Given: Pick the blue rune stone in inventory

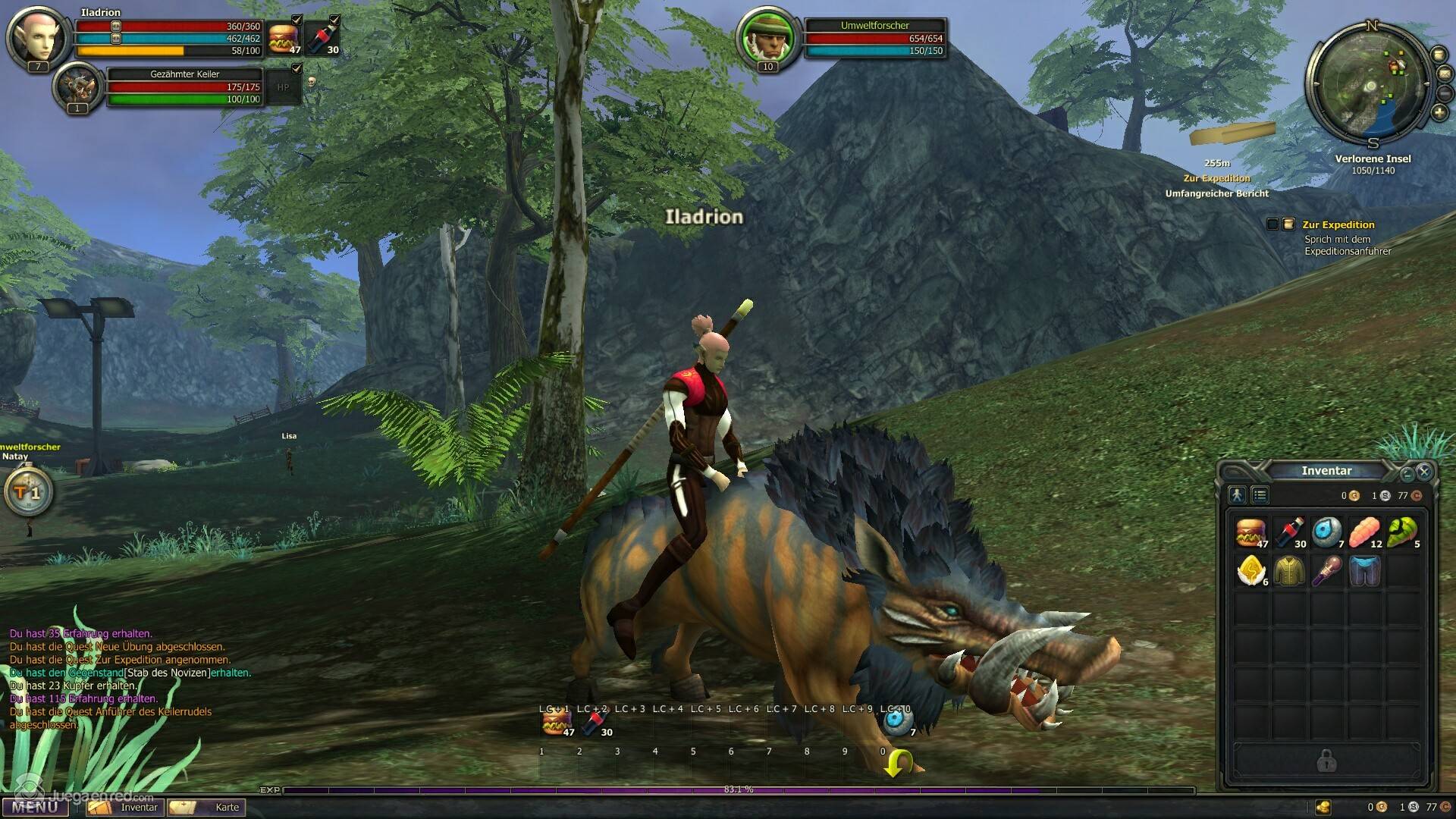Looking at the screenshot, I should (1326, 532).
